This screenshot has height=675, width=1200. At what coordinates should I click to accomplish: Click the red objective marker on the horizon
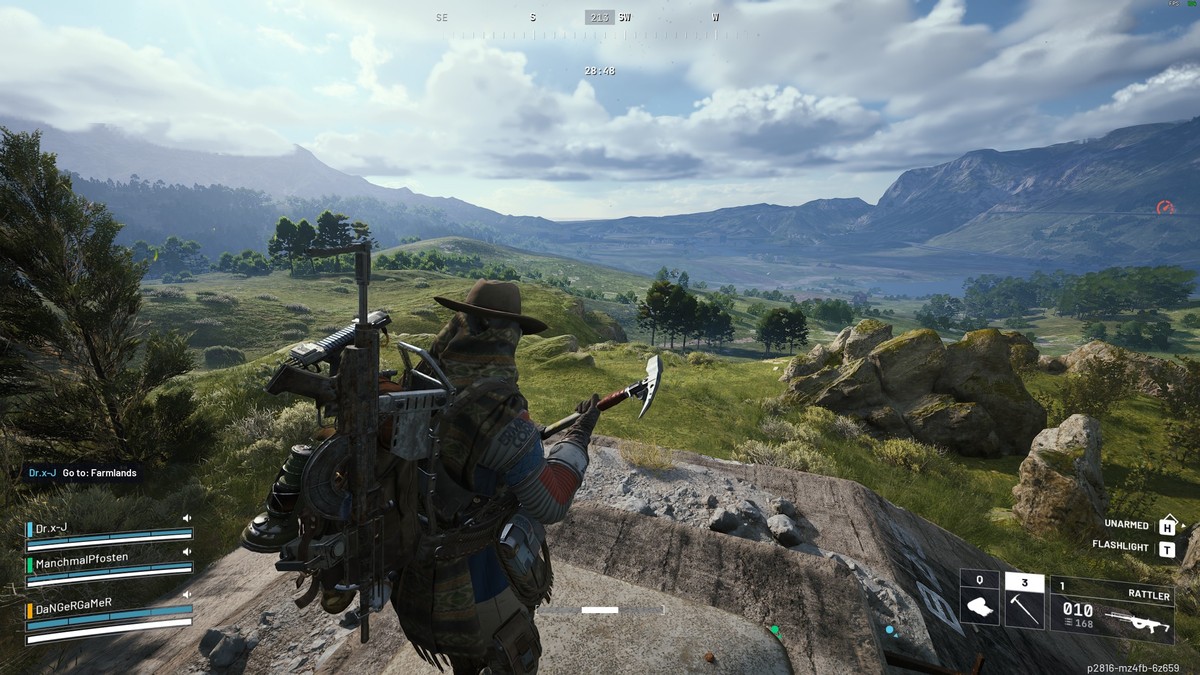[1165, 208]
